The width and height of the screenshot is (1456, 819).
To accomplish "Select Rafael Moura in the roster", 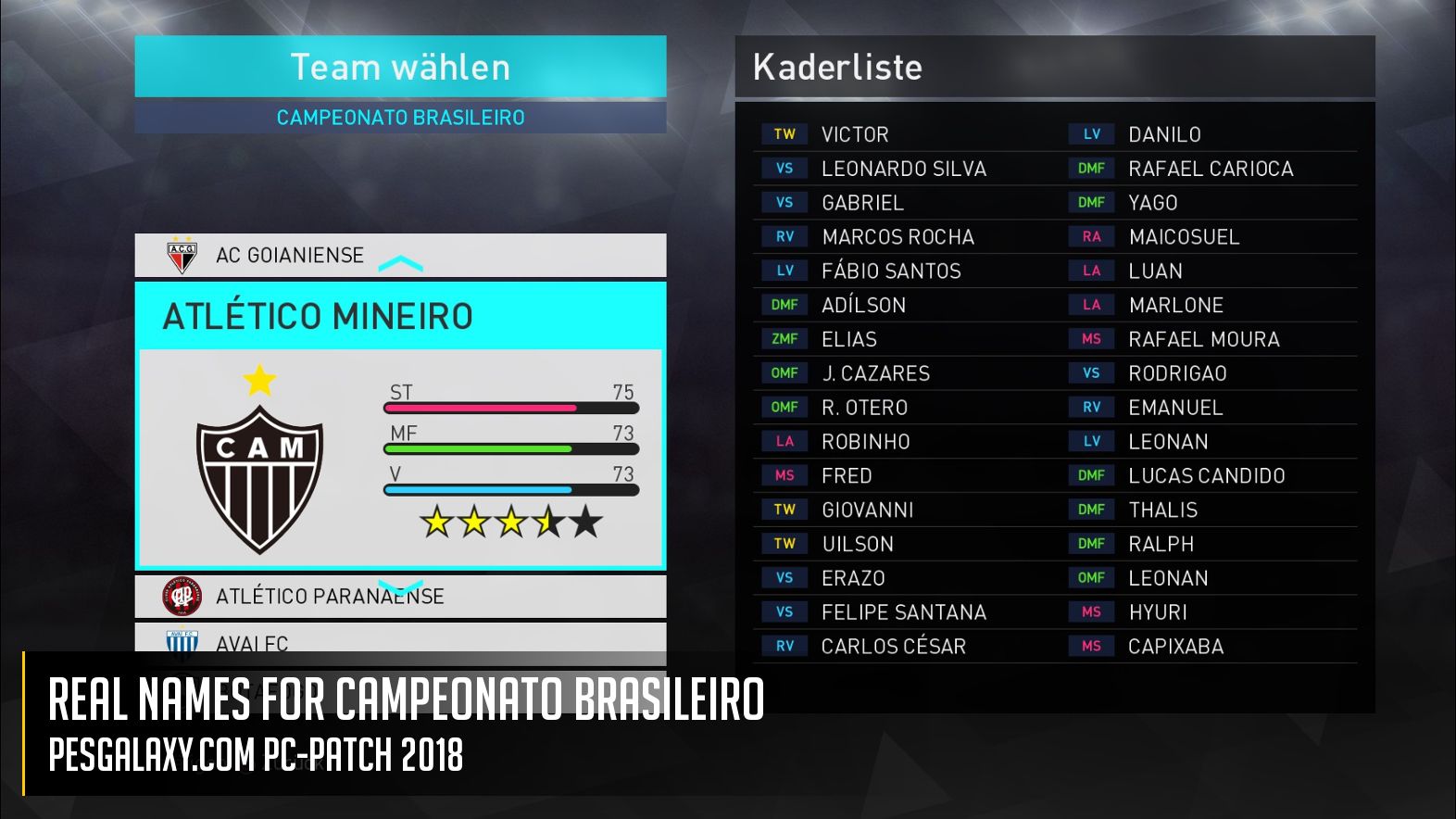I will click(1203, 340).
